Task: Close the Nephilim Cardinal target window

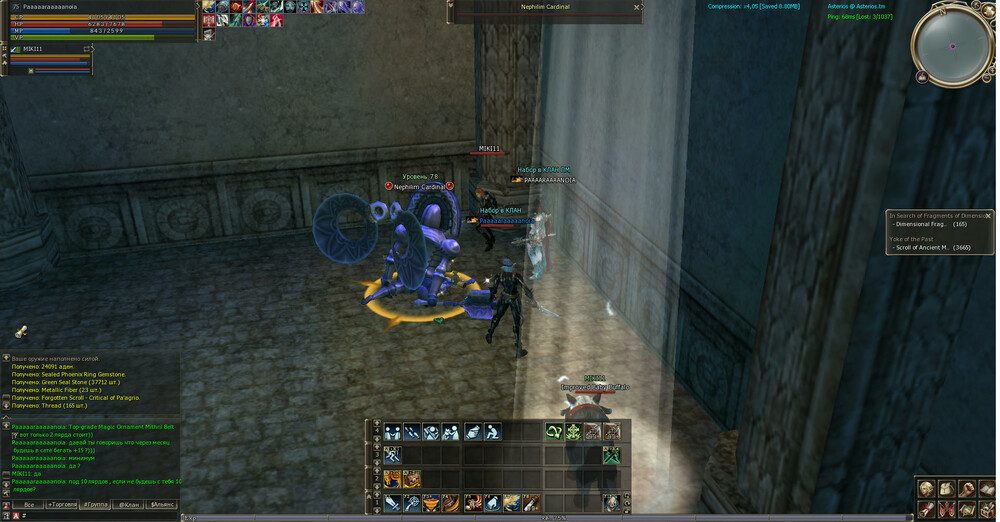Action: coord(637,7)
